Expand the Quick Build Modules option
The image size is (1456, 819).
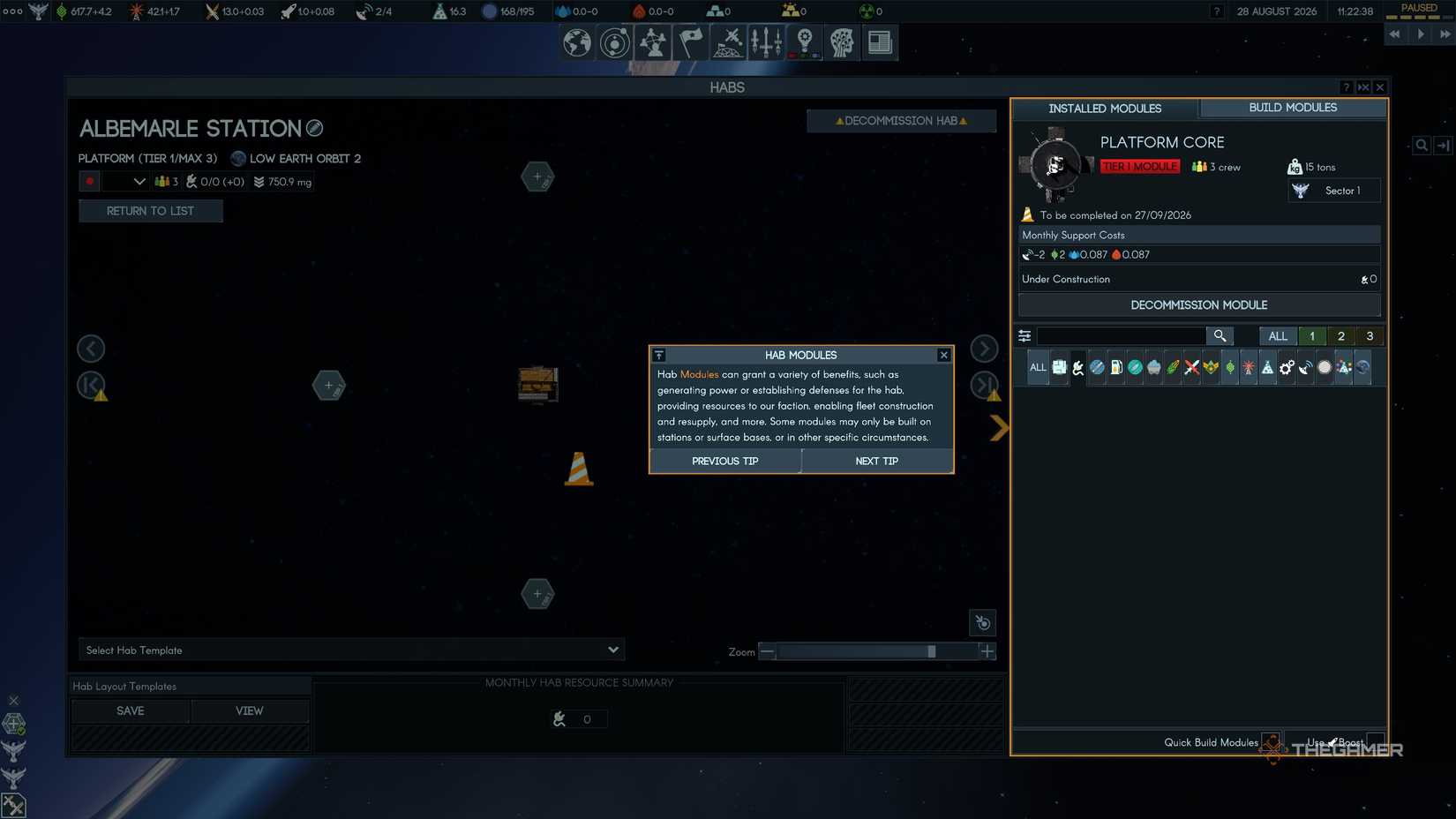click(x=1272, y=742)
